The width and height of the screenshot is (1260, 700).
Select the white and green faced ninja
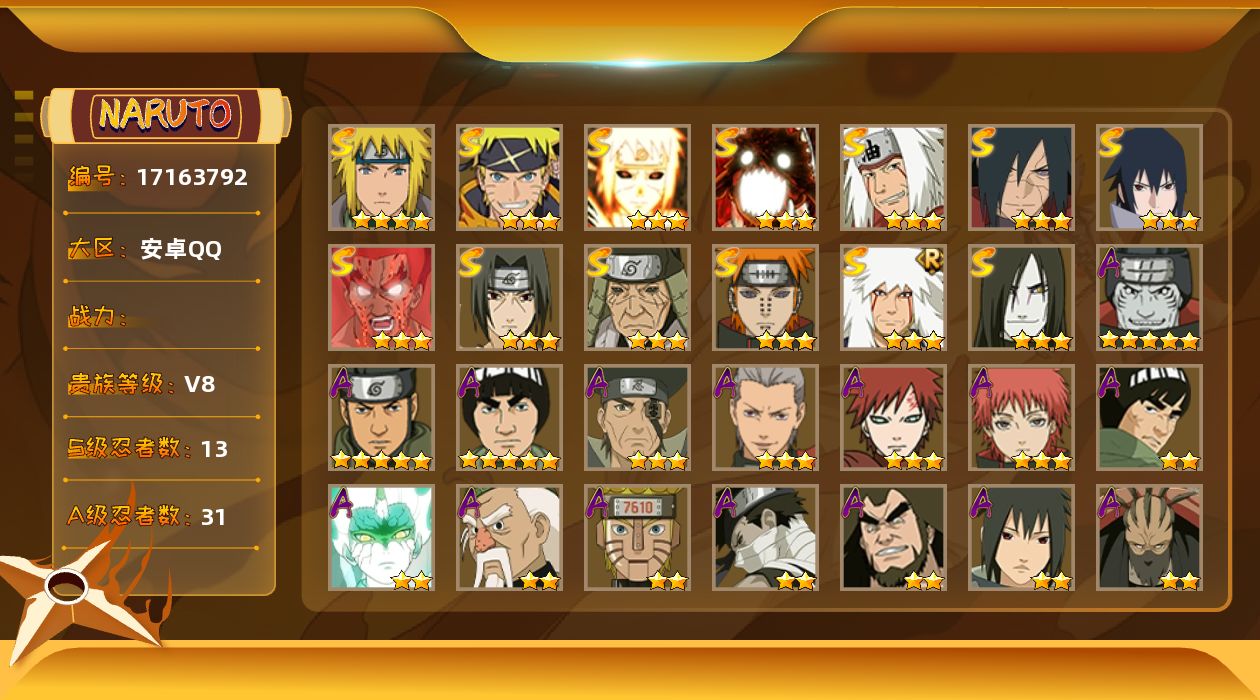point(381,537)
